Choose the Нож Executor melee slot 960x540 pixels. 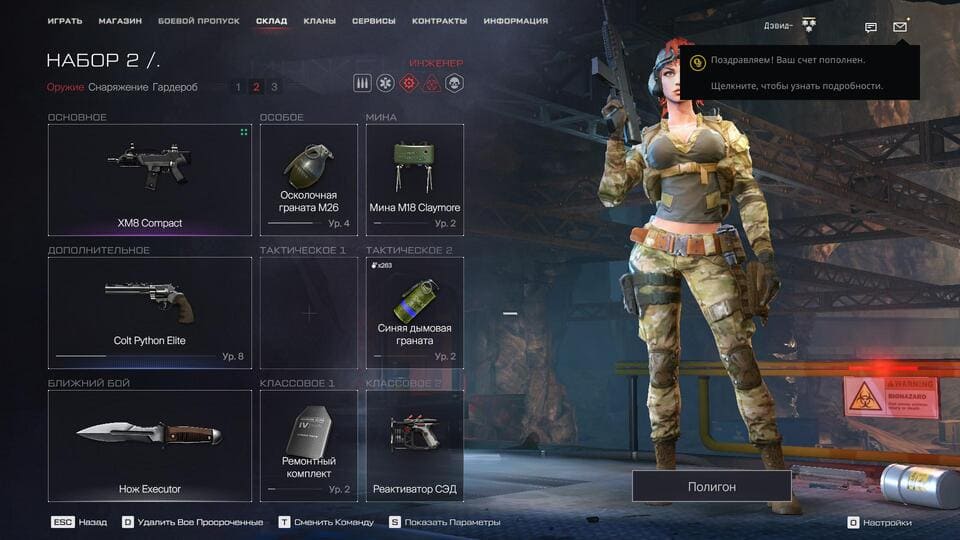149,445
